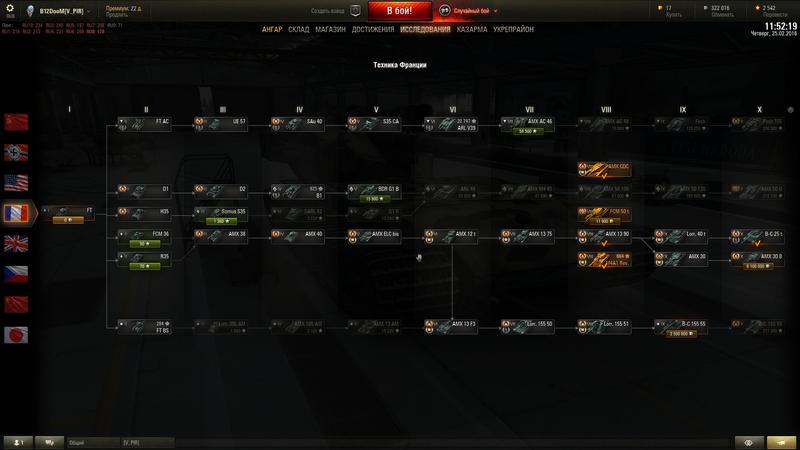Select the USSR nation flag
The image size is (800, 450).
(17, 122)
